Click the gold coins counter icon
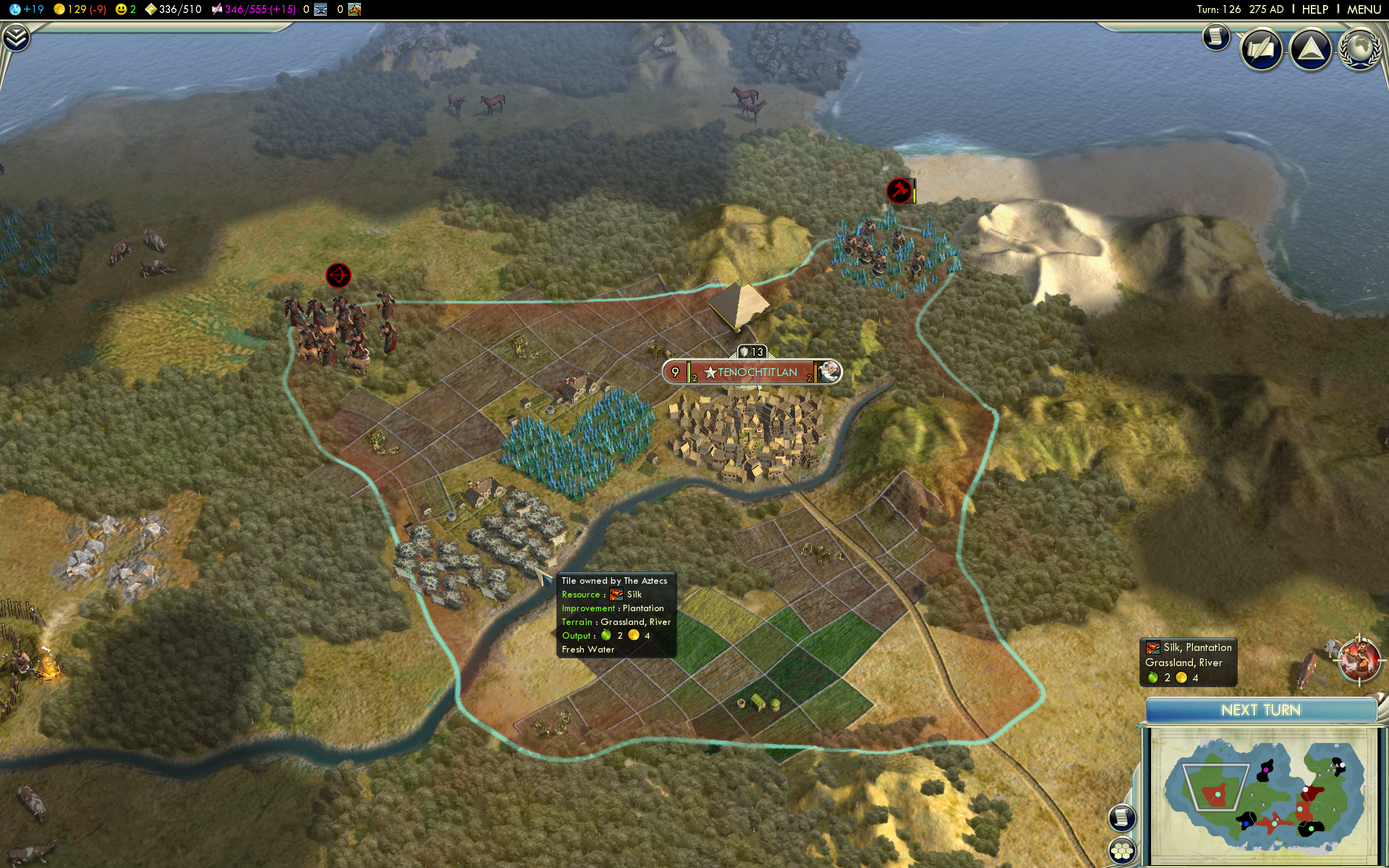The width and height of the screenshot is (1389, 868). point(58,9)
